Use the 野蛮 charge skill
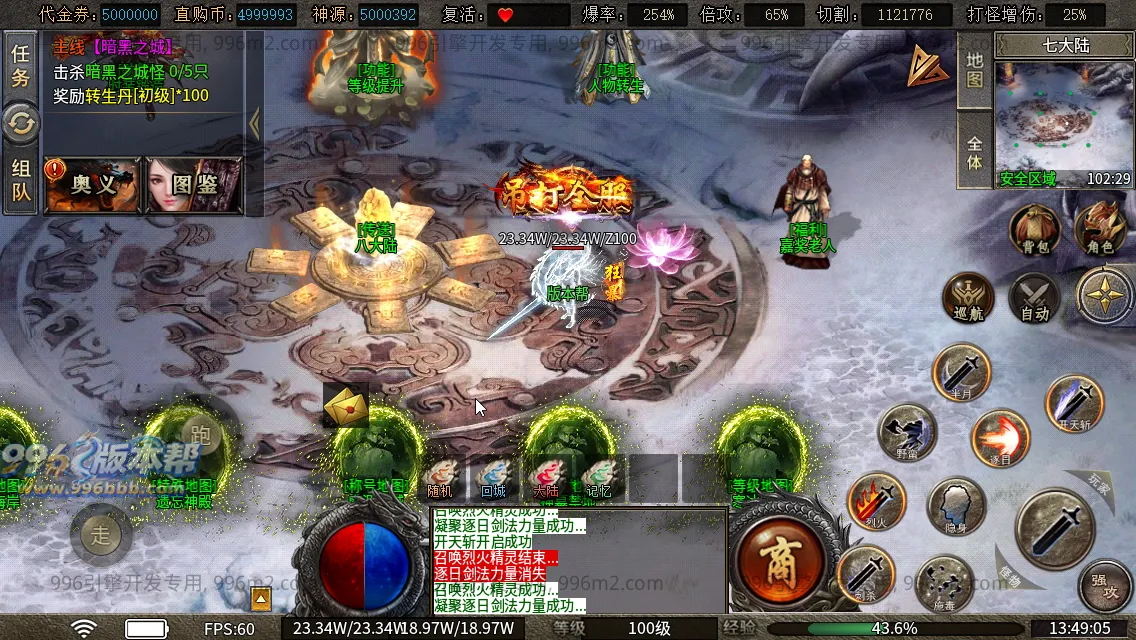1136x640 pixels. (x=907, y=433)
